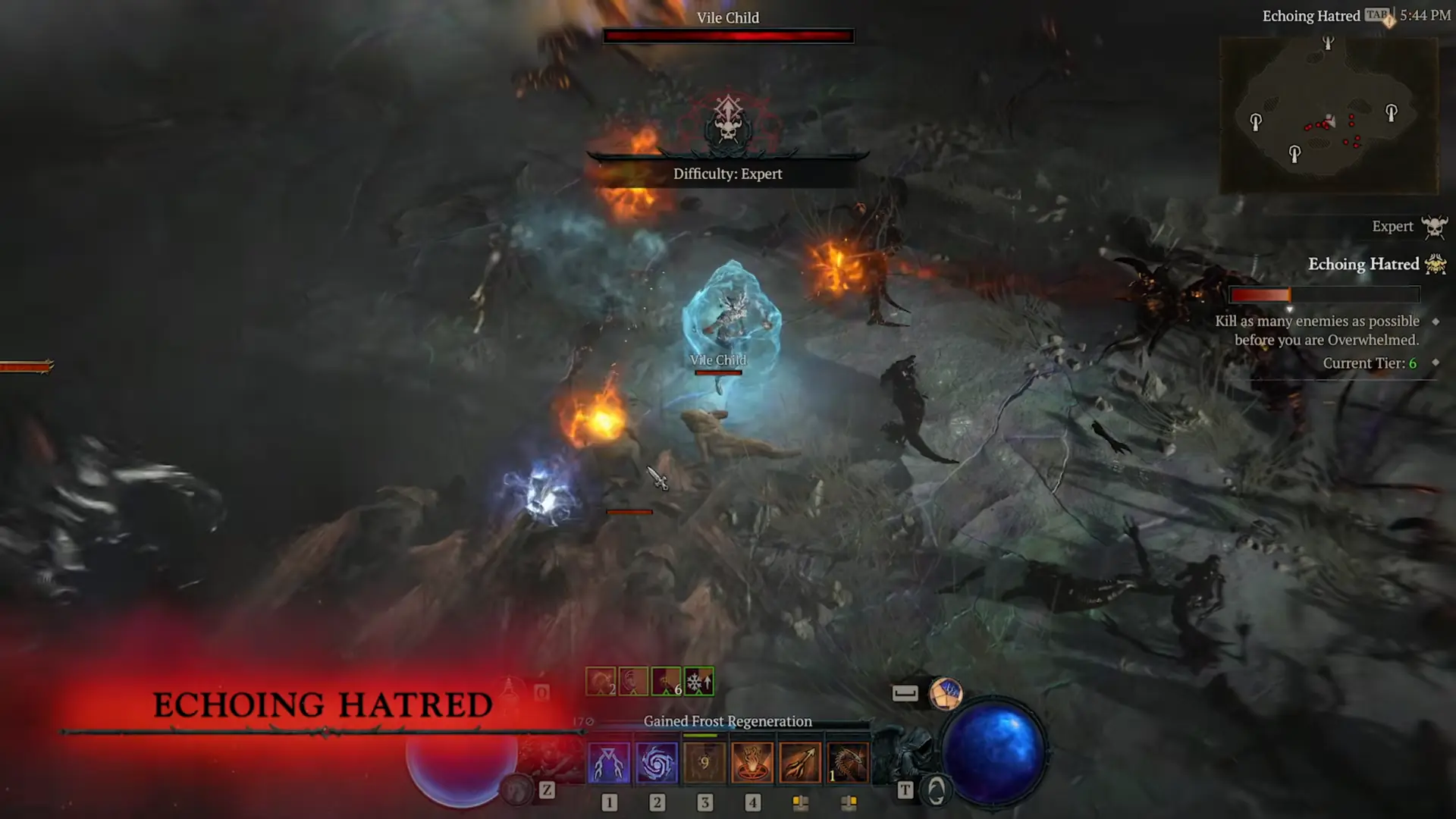Use the flaming pentagram circle skill
The width and height of the screenshot is (1456, 819).
[752, 762]
